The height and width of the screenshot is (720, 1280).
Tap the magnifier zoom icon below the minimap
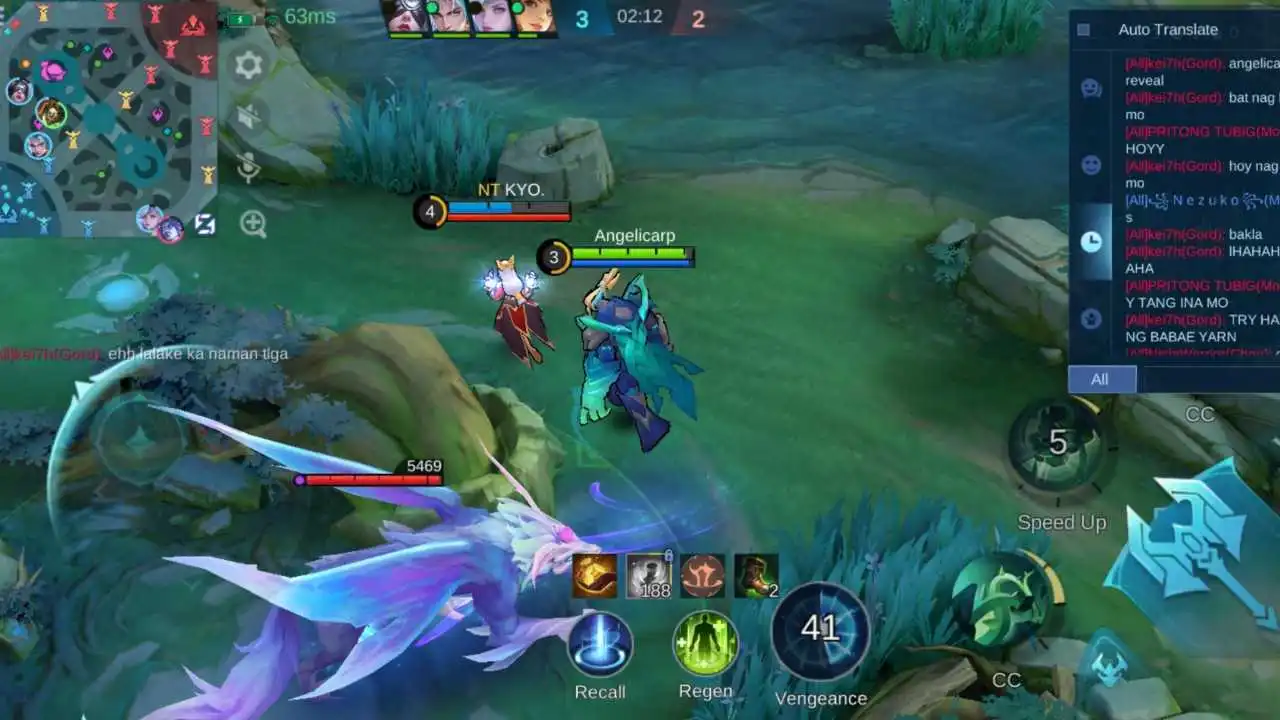point(253,220)
